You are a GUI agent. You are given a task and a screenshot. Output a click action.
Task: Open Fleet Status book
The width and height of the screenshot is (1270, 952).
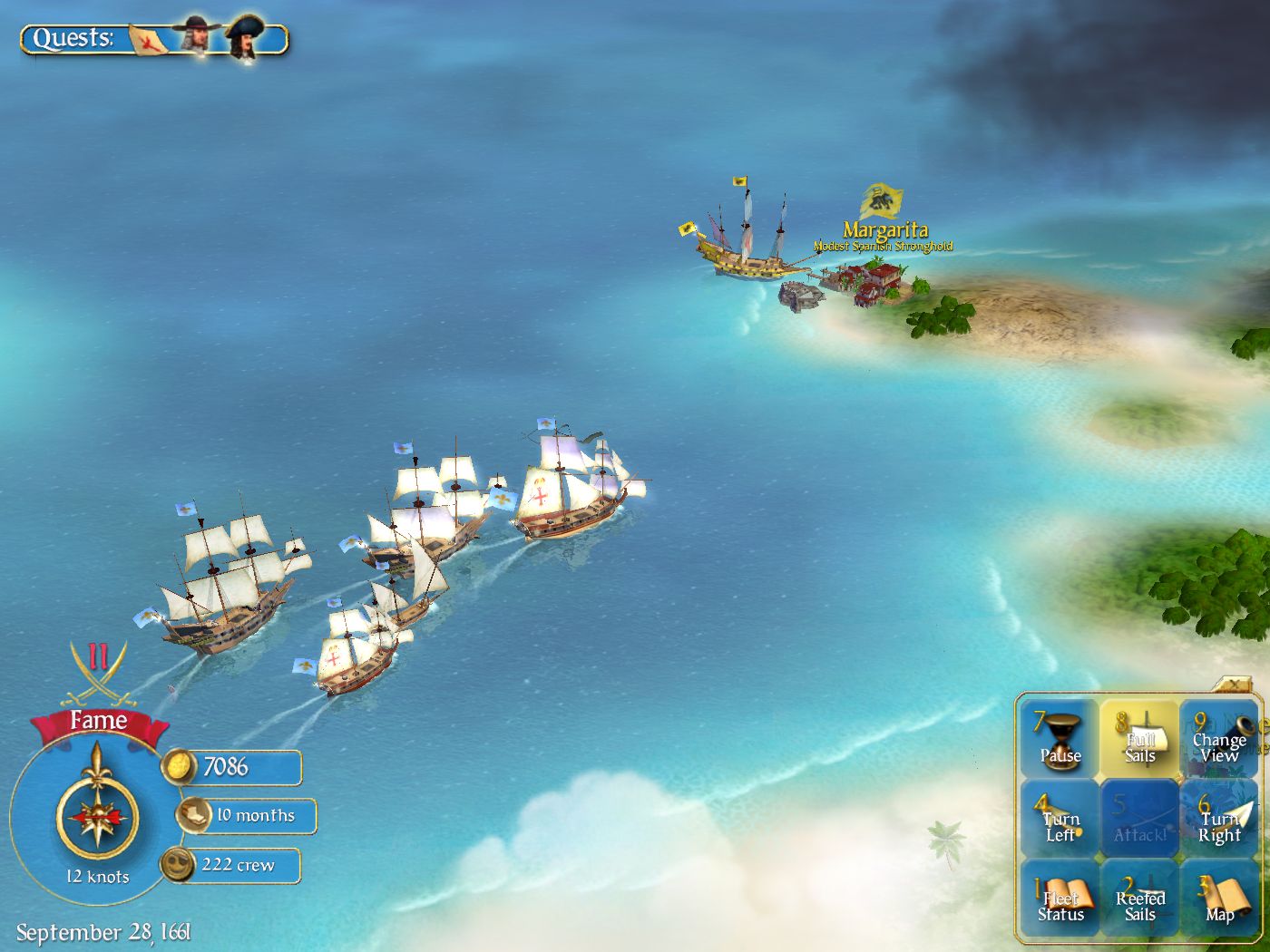pos(1060,900)
